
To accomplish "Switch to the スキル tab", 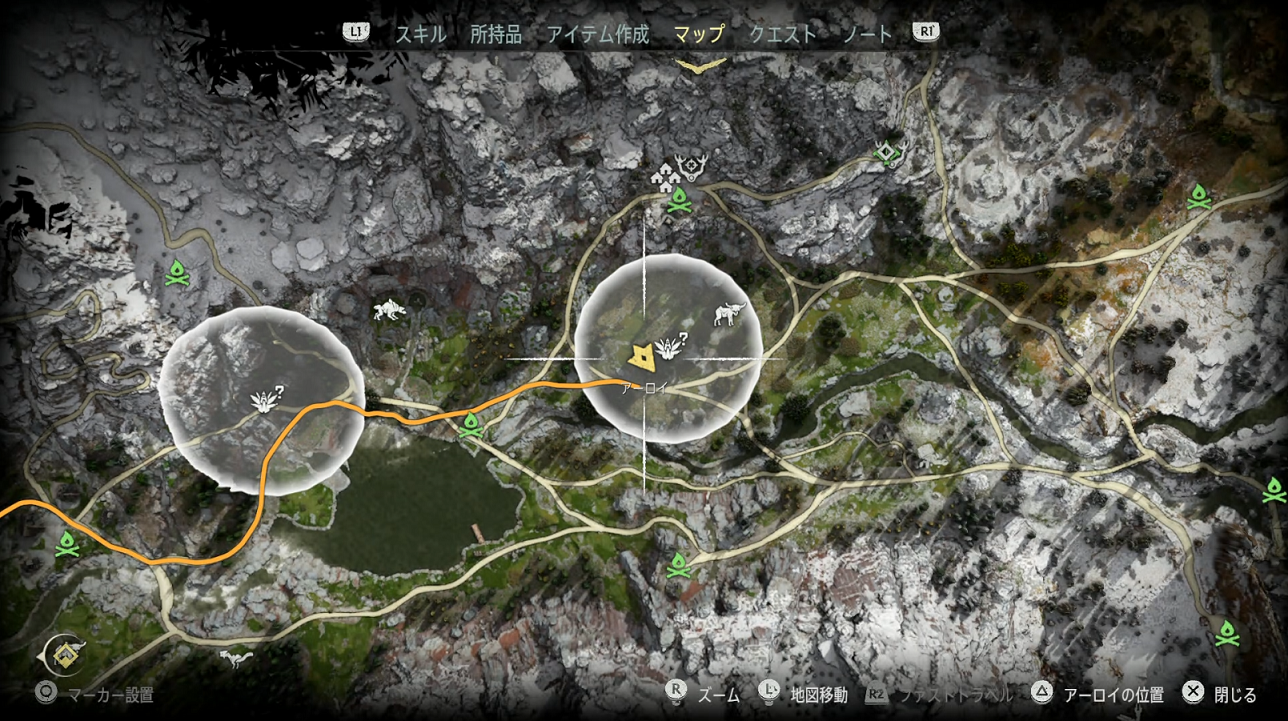I will tap(420, 34).
